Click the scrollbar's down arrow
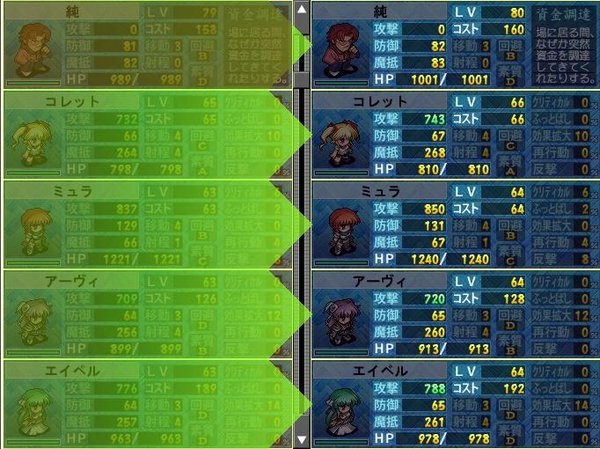 (301, 439)
